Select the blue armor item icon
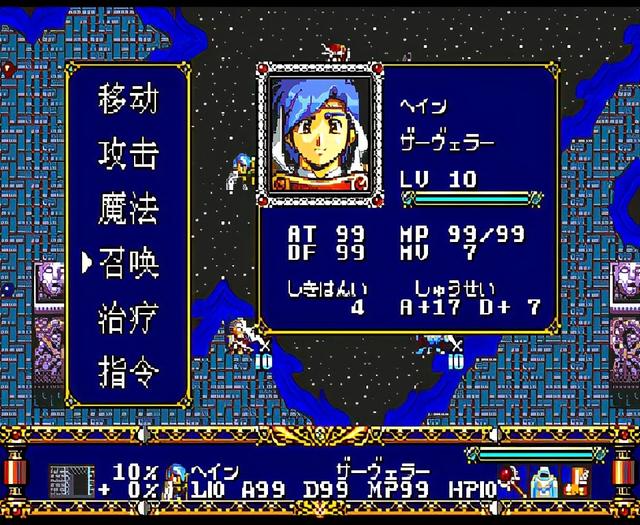The width and height of the screenshot is (640, 525). tap(543, 482)
